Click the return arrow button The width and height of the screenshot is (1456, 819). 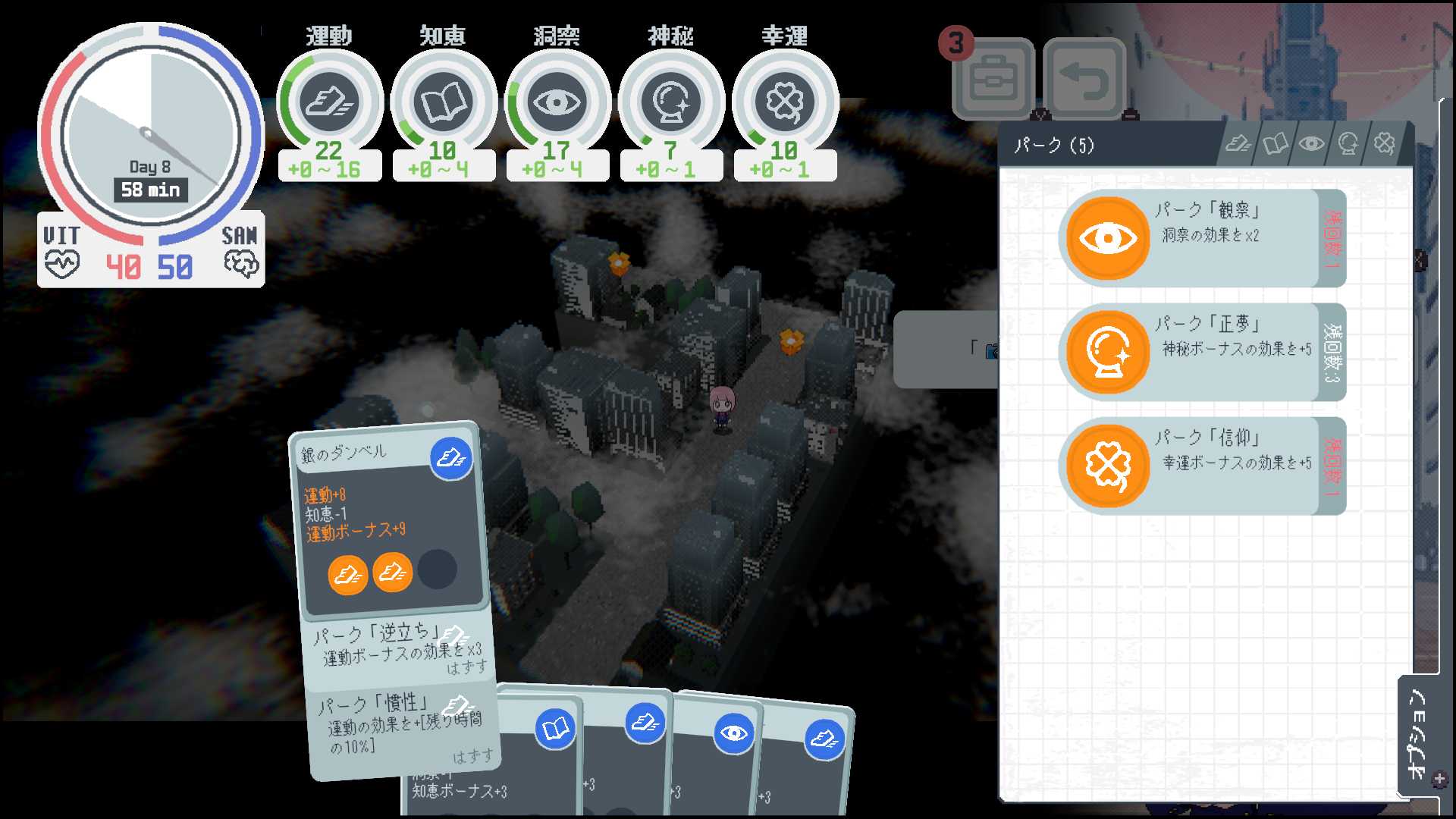click(1084, 79)
